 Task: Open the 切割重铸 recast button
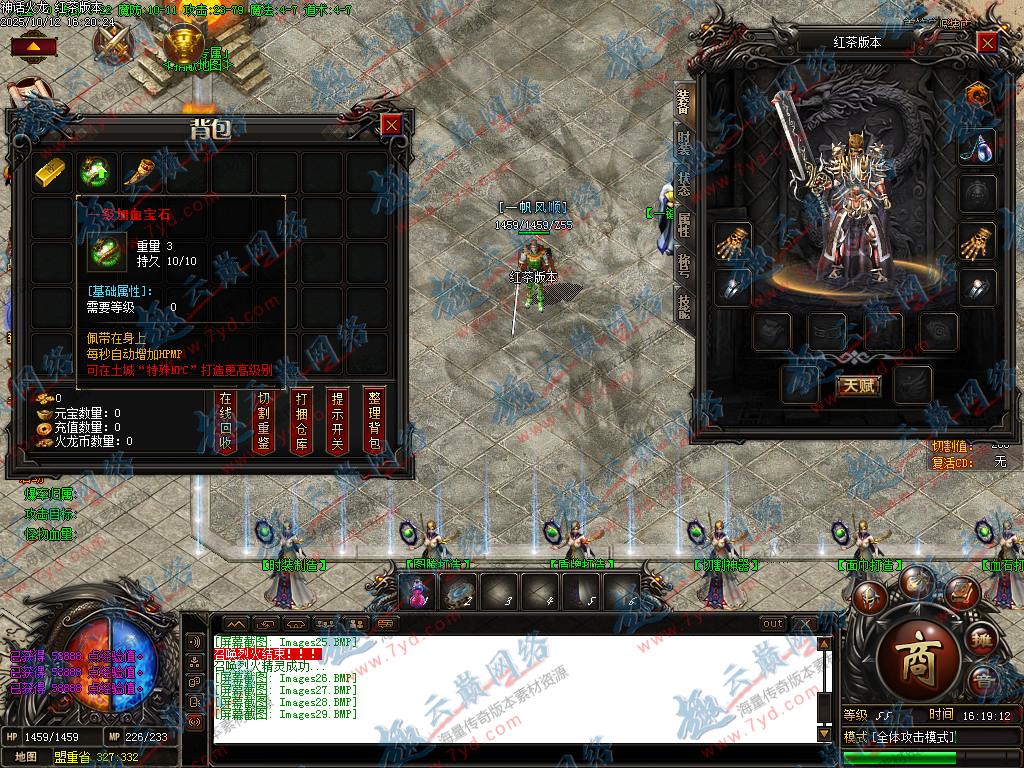pos(264,420)
